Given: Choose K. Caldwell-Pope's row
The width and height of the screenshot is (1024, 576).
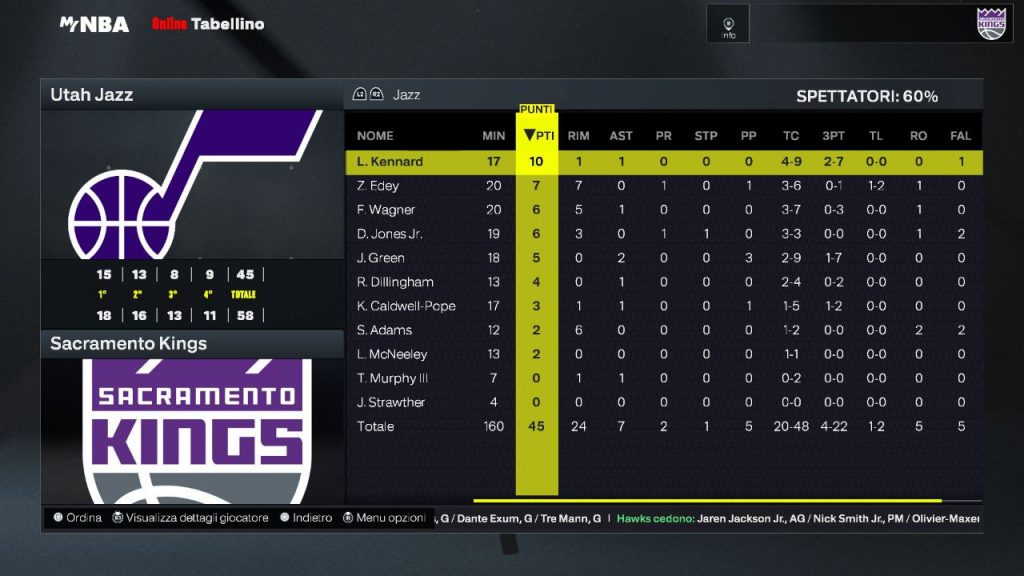Looking at the screenshot, I should (x=406, y=306).
